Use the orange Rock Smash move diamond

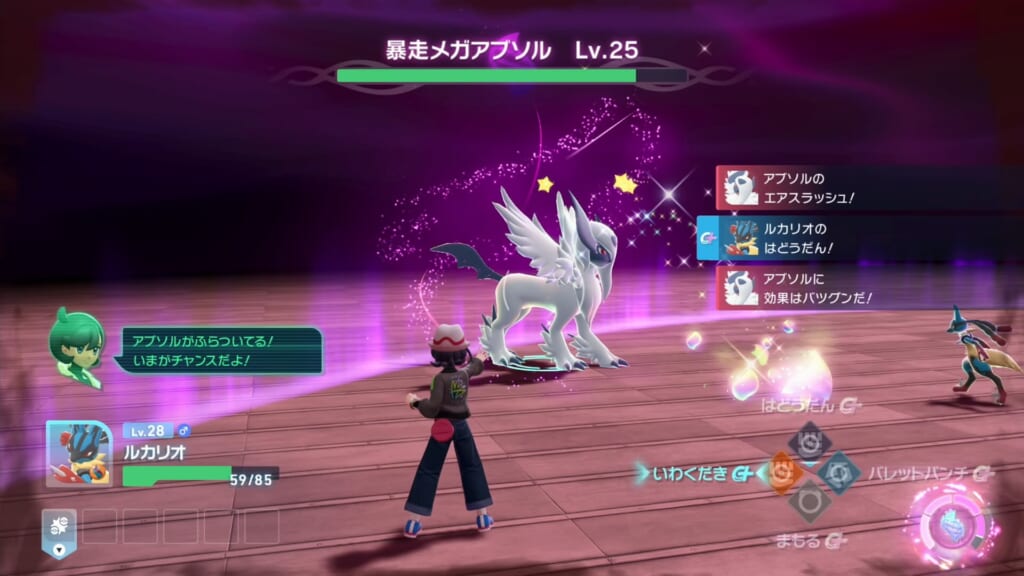coord(781,472)
